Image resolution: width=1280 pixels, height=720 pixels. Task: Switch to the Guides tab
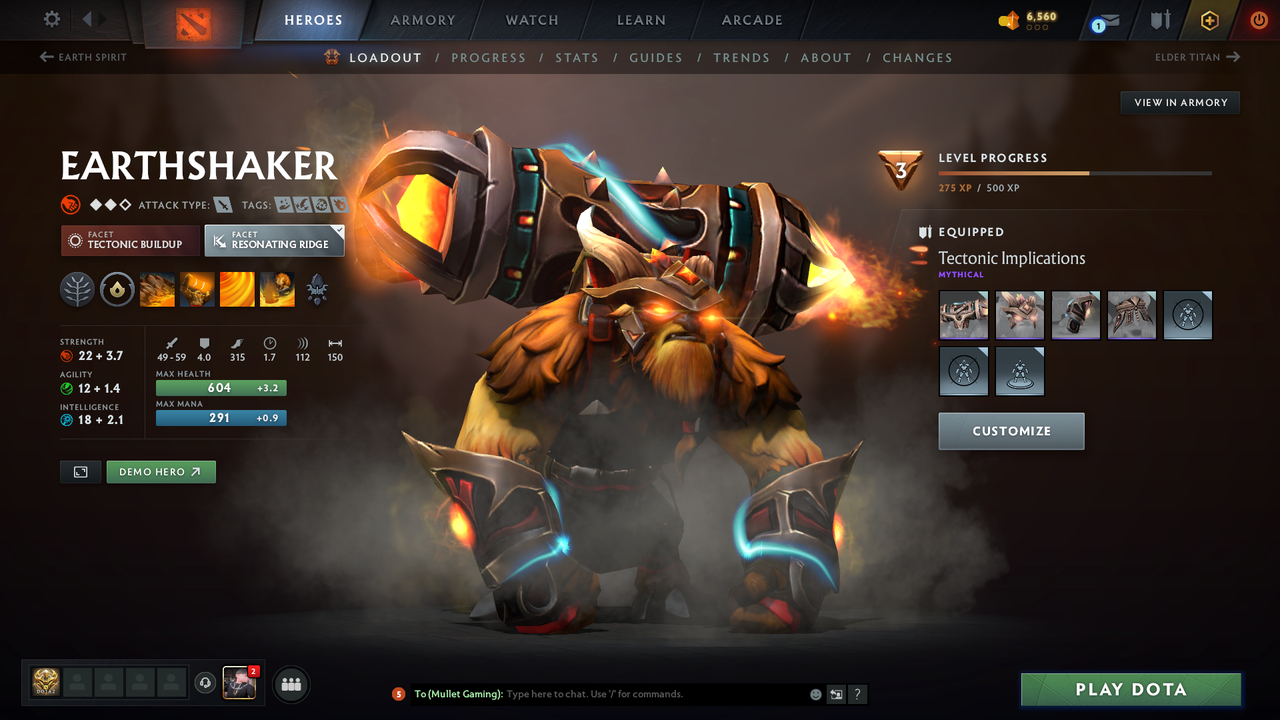[x=656, y=57]
